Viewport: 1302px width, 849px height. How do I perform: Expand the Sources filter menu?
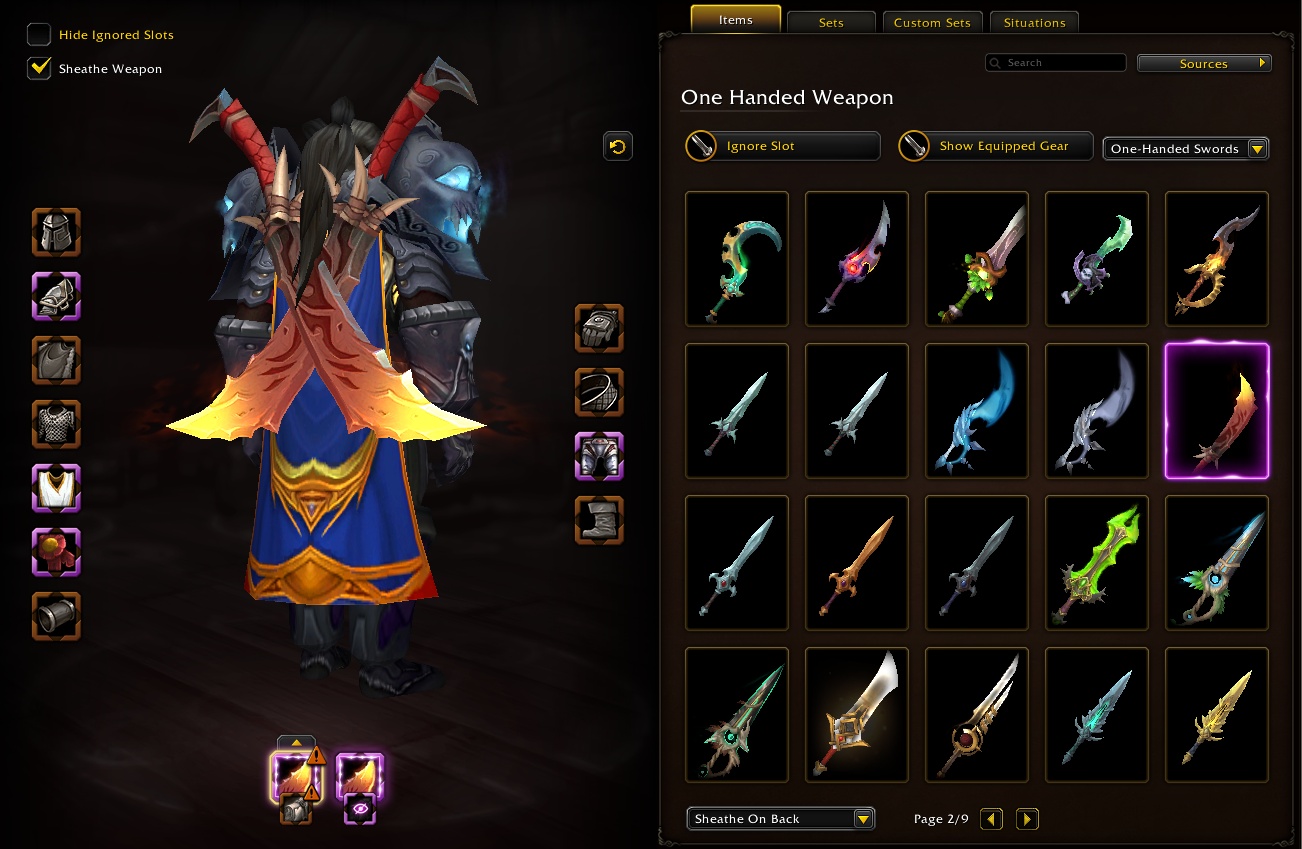point(1204,63)
